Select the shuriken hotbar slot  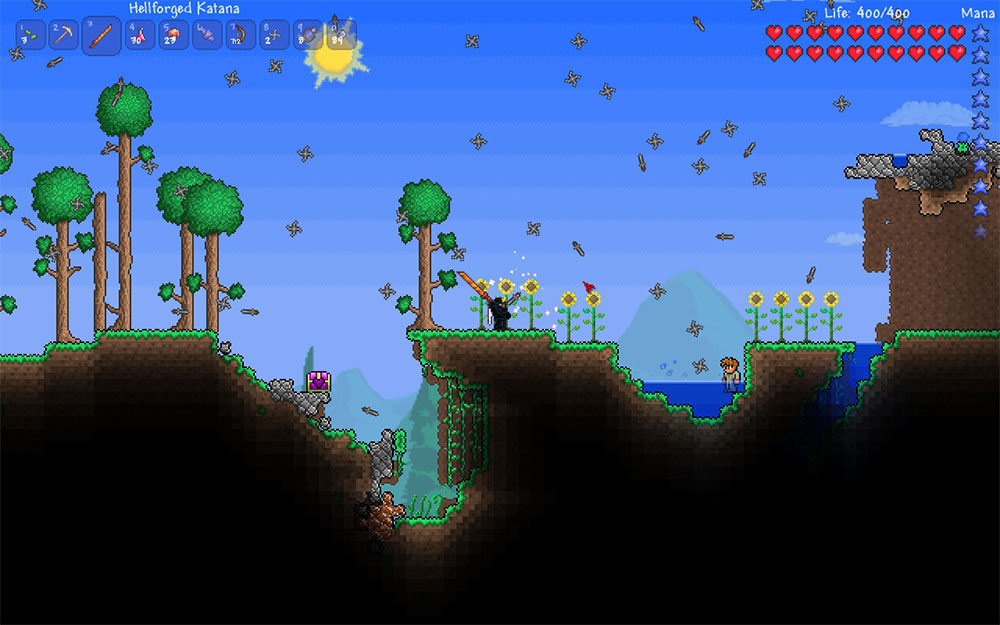click(x=275, y=35)
